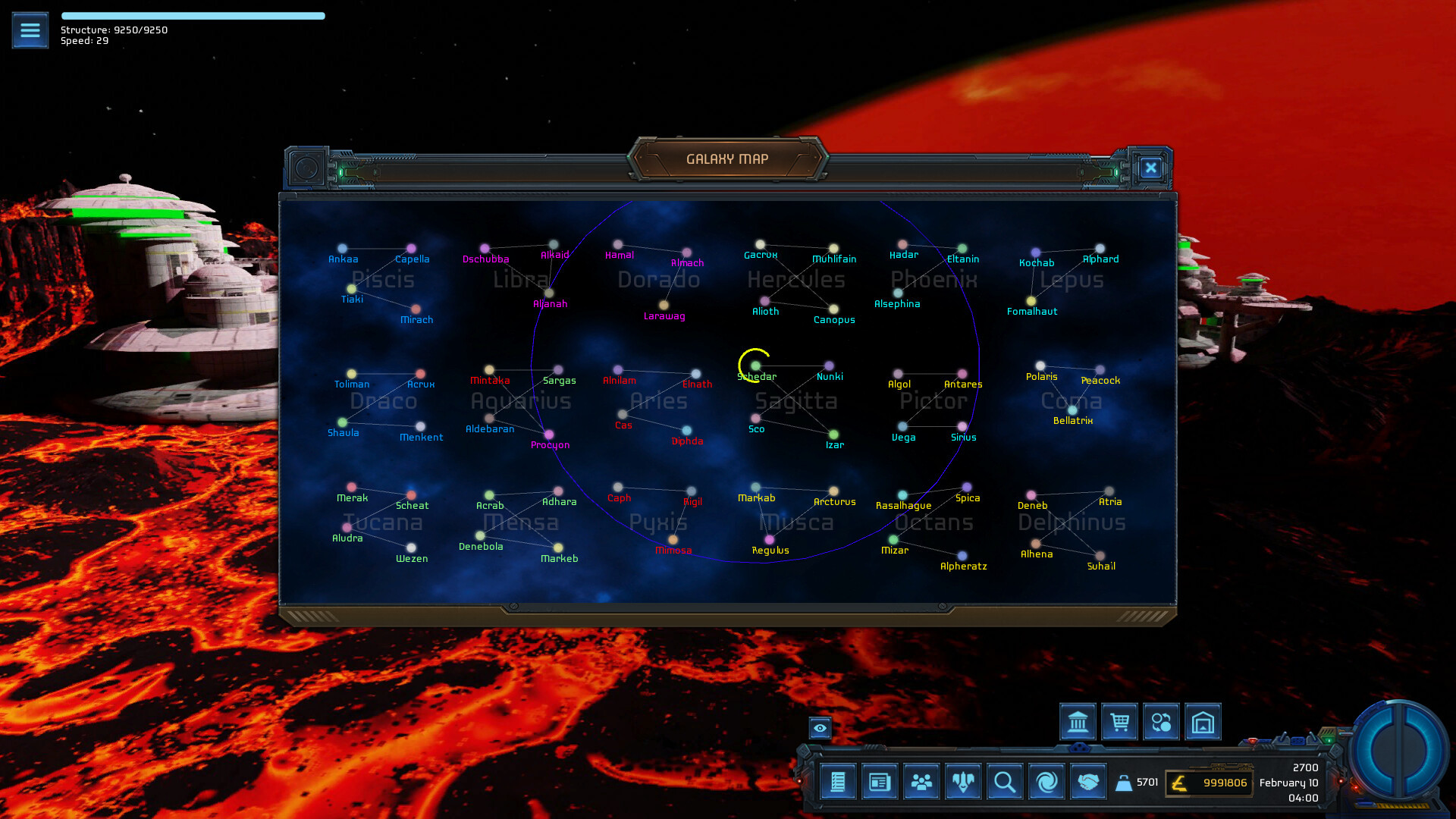Open the bank building icon

click(x=1078, y=722)
